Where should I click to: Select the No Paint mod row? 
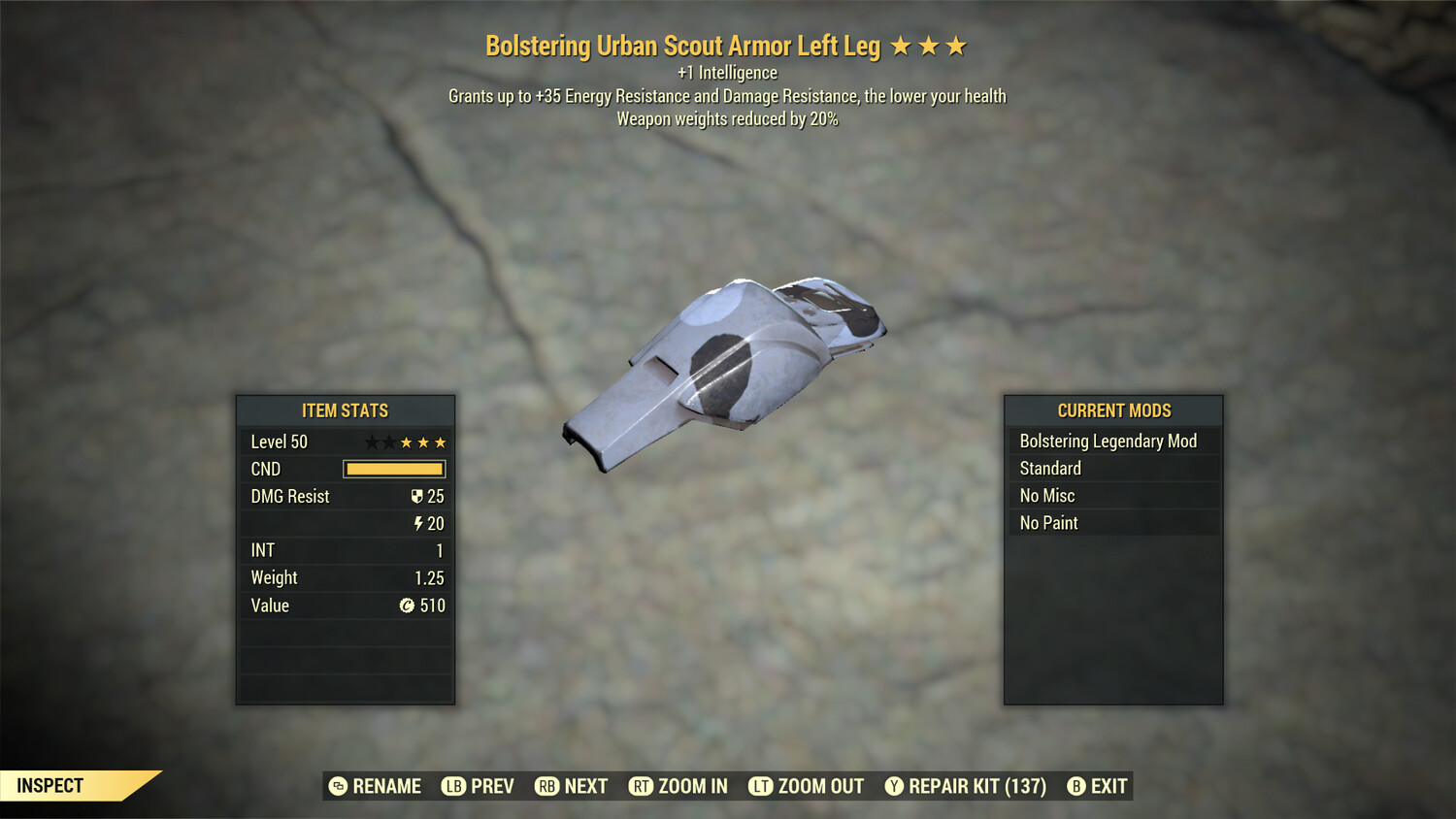1112,523
